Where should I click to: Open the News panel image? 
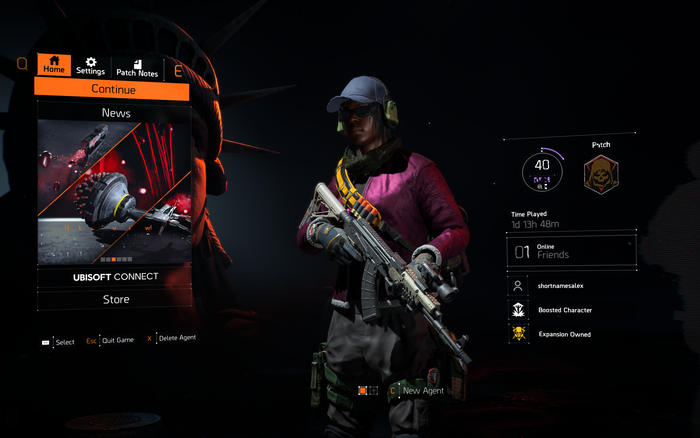[114, 192]
